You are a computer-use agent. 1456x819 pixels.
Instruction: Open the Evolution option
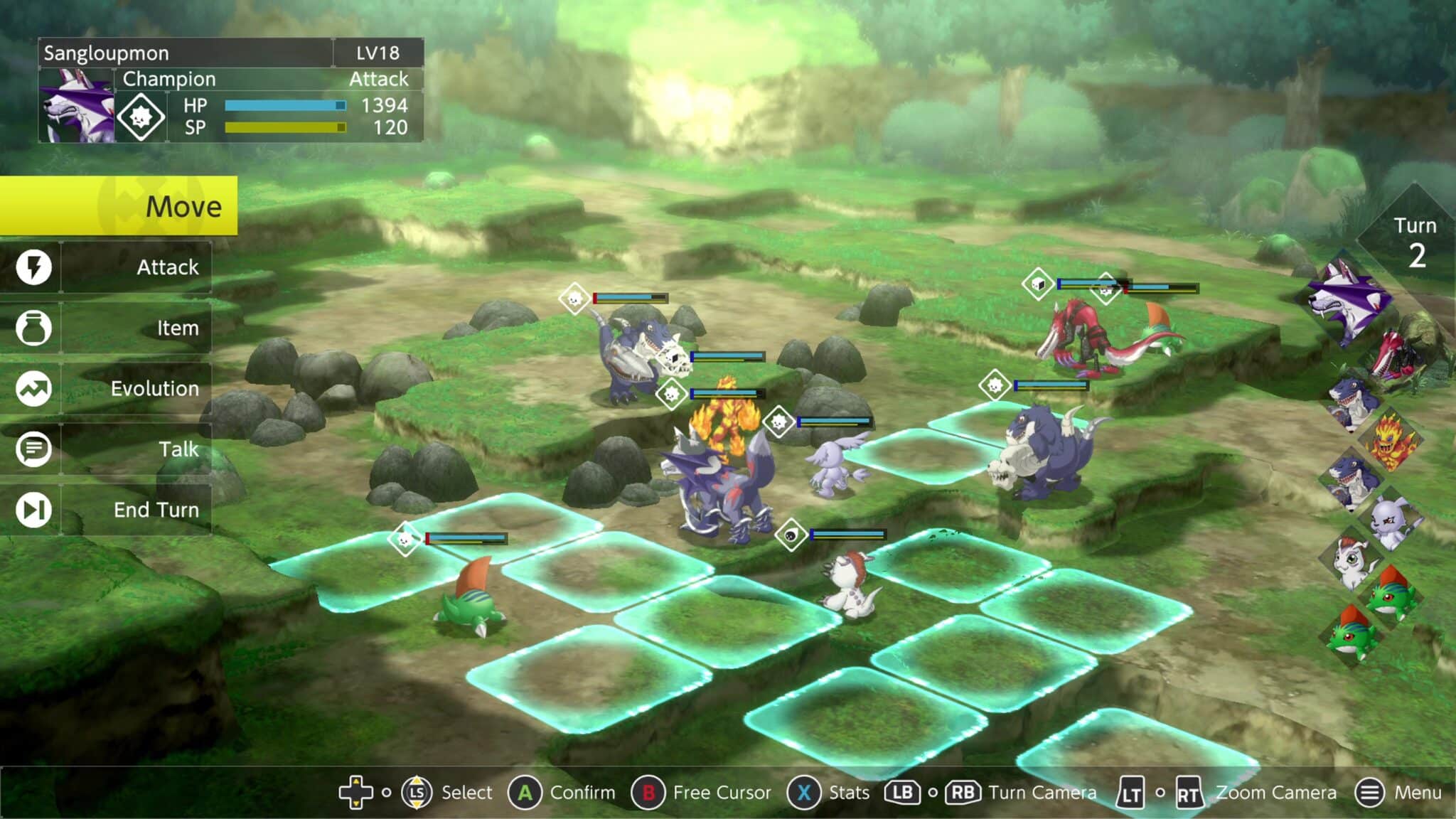click(107, 389)
